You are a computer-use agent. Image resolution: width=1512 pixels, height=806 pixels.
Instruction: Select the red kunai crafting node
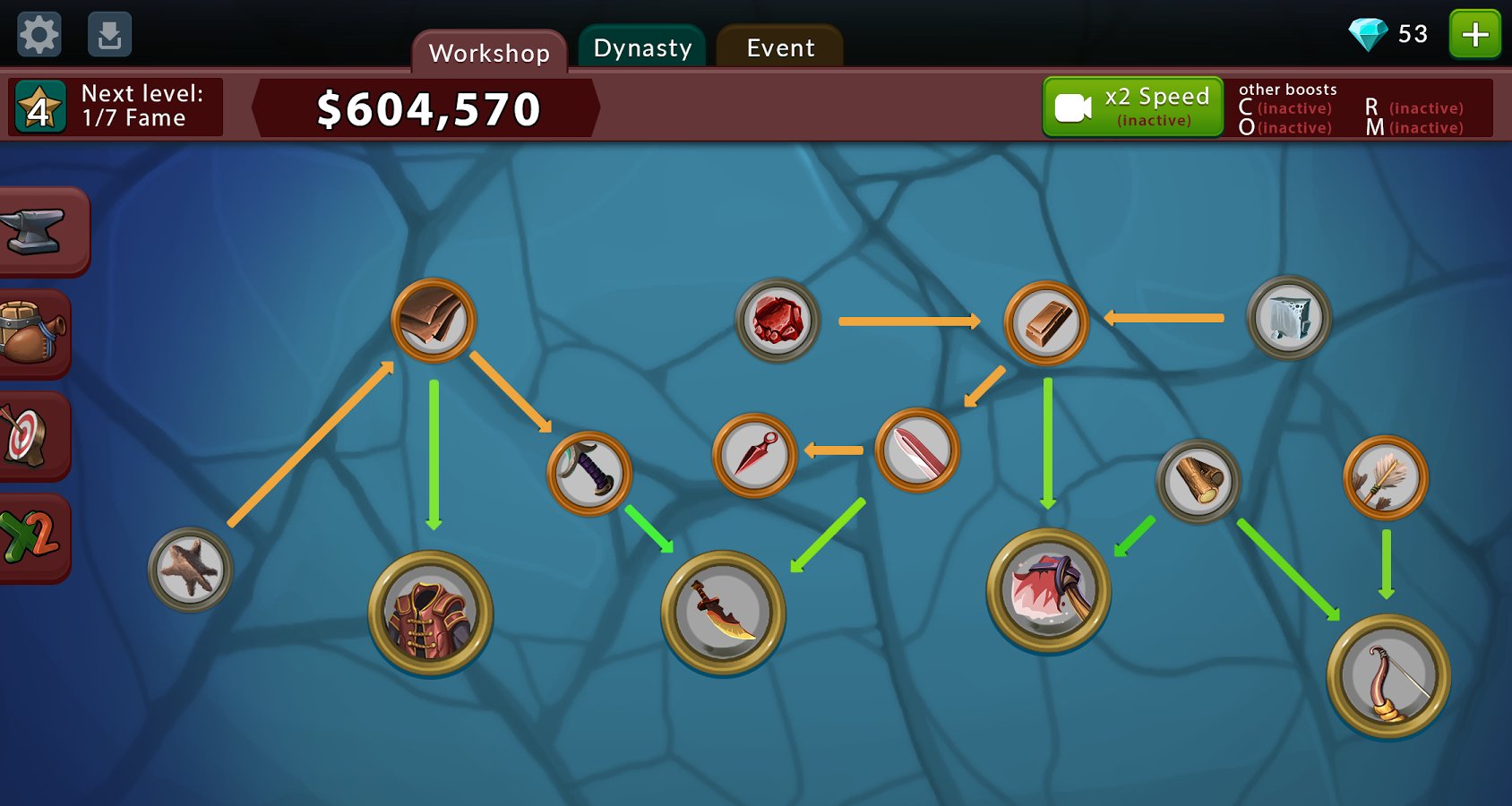point(754,455)
